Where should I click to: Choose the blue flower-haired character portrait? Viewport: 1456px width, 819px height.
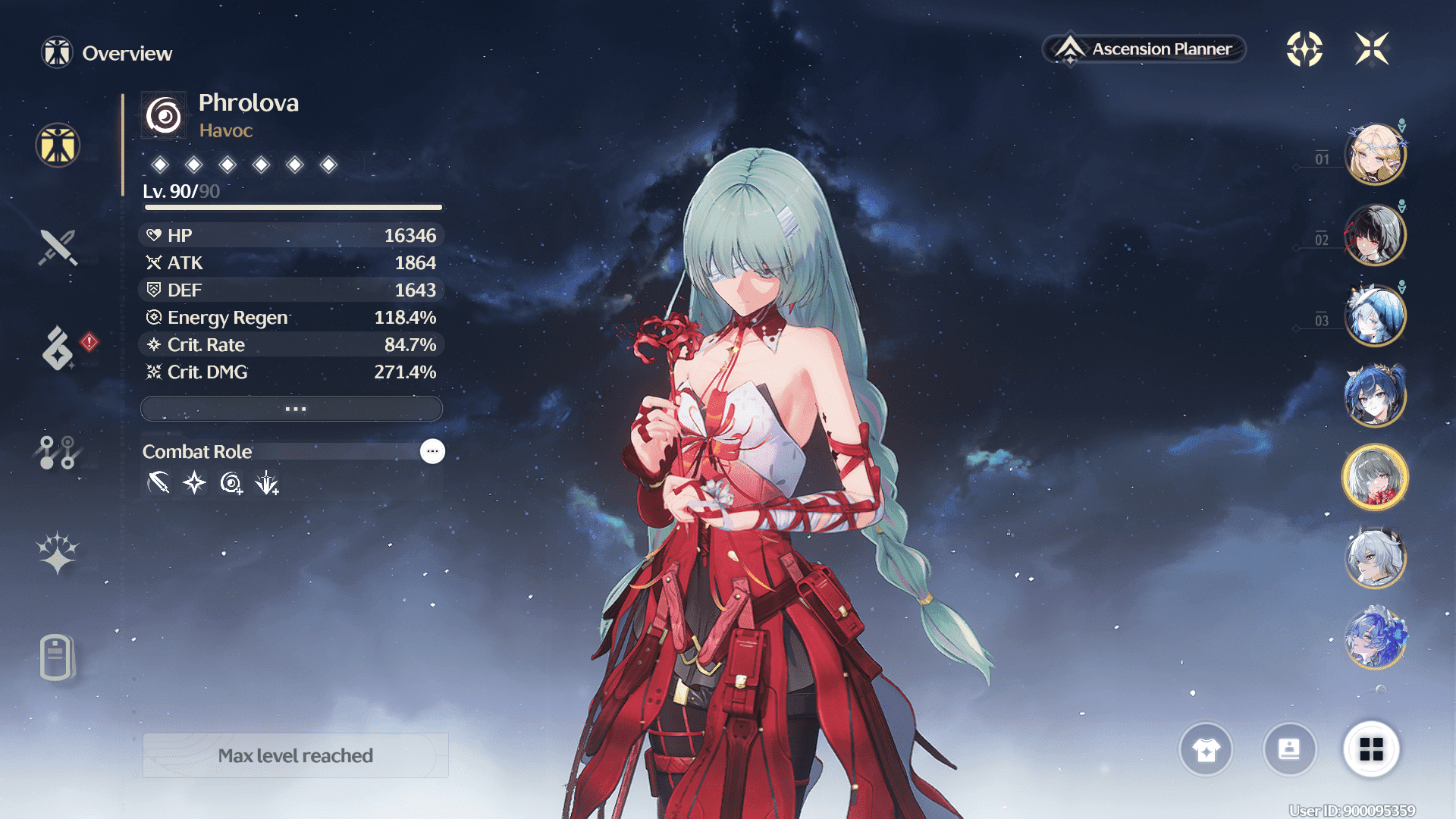[x=1375, y=638]
